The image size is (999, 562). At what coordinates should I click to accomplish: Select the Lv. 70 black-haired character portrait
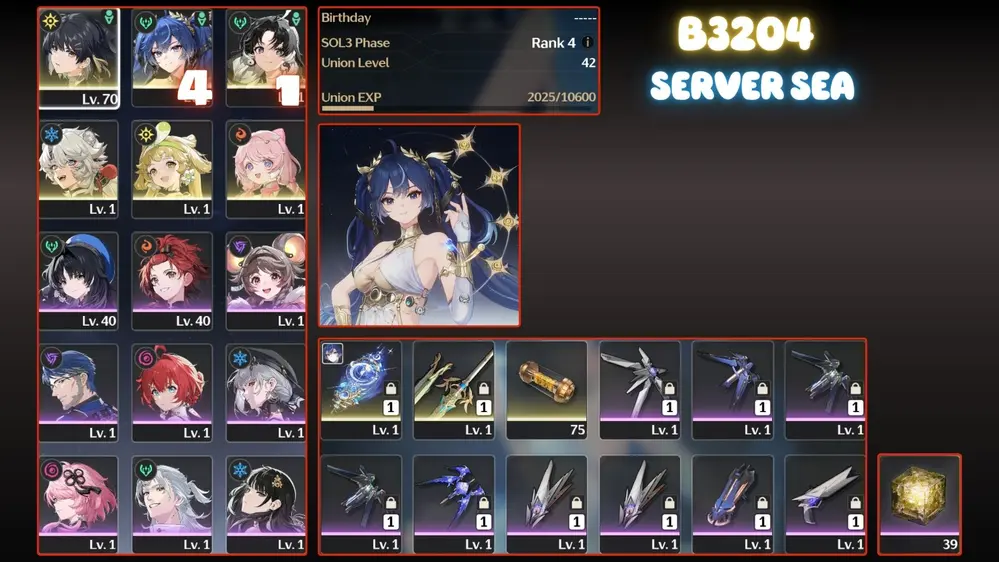pyautogui.click(x=79, y=58)
